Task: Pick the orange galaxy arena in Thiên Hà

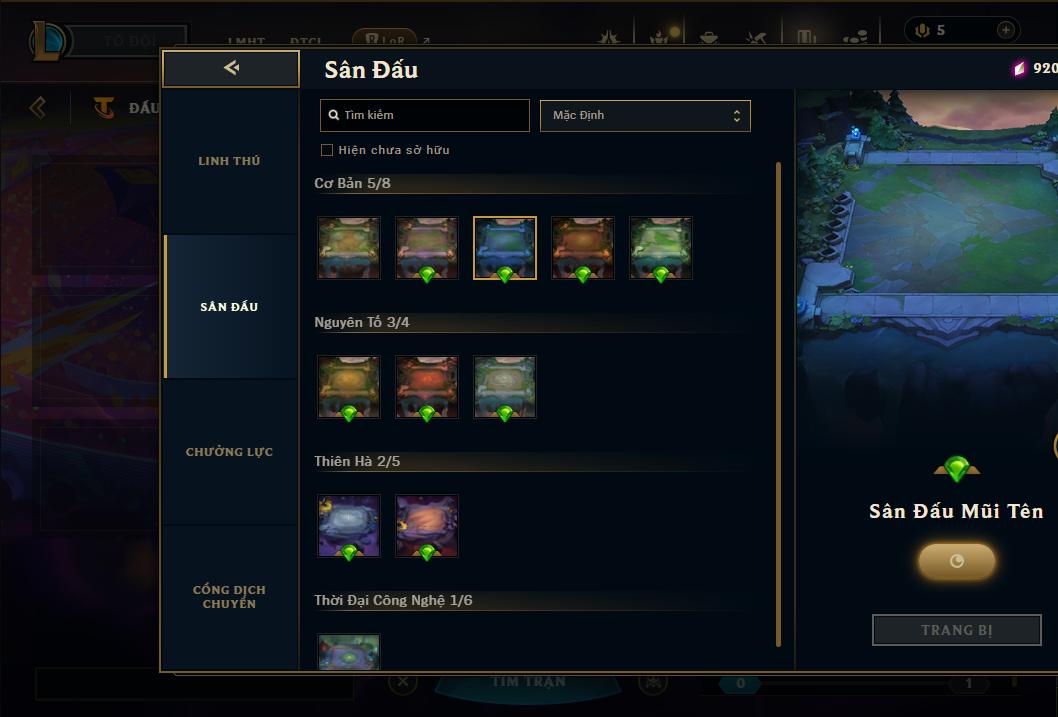Action: (x=427, y=526)
